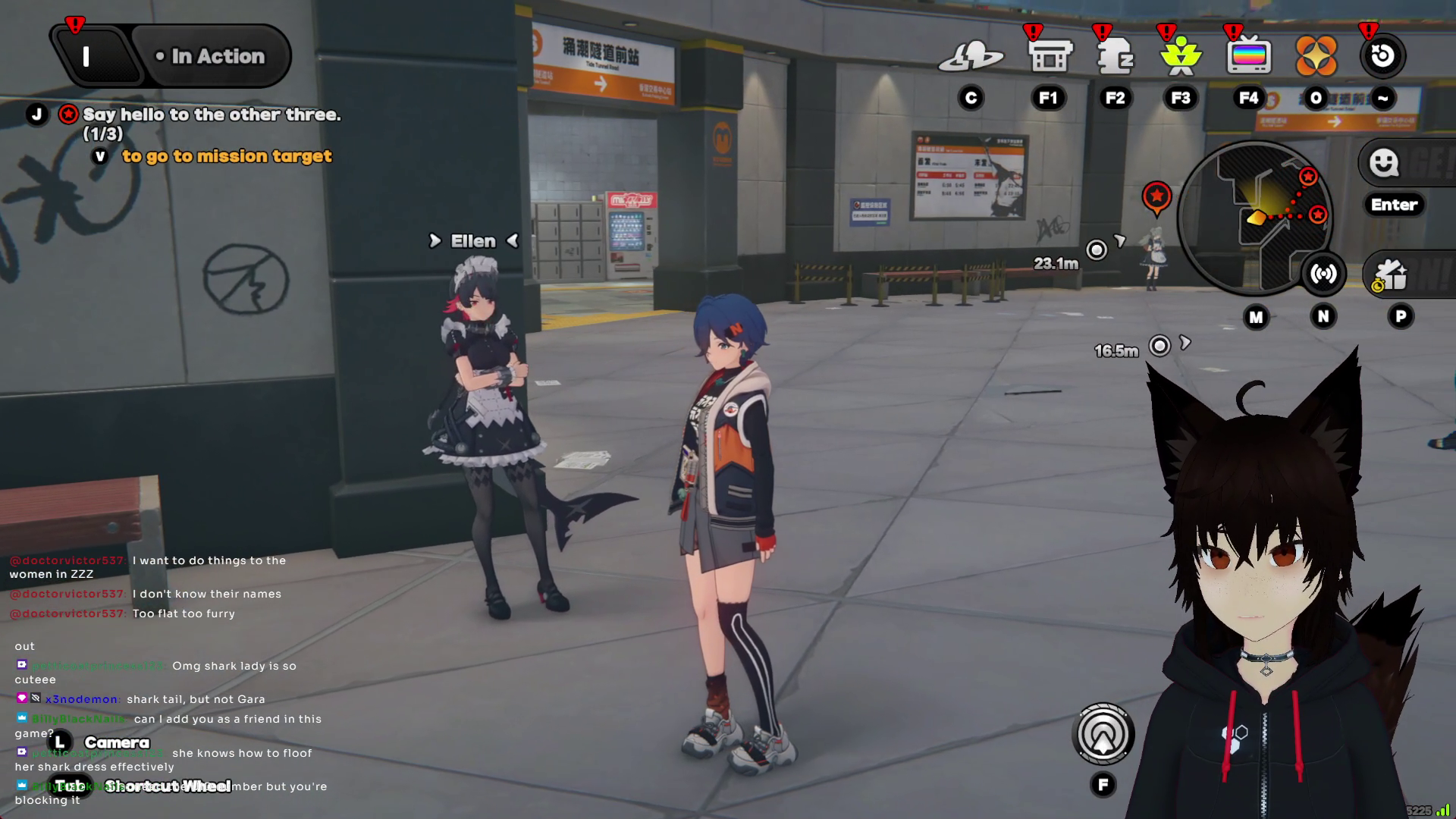Click x3nodemon's username in chat overlay
Image resolution: width=1456 pixels, height=819 pixels.
(81, 699)
